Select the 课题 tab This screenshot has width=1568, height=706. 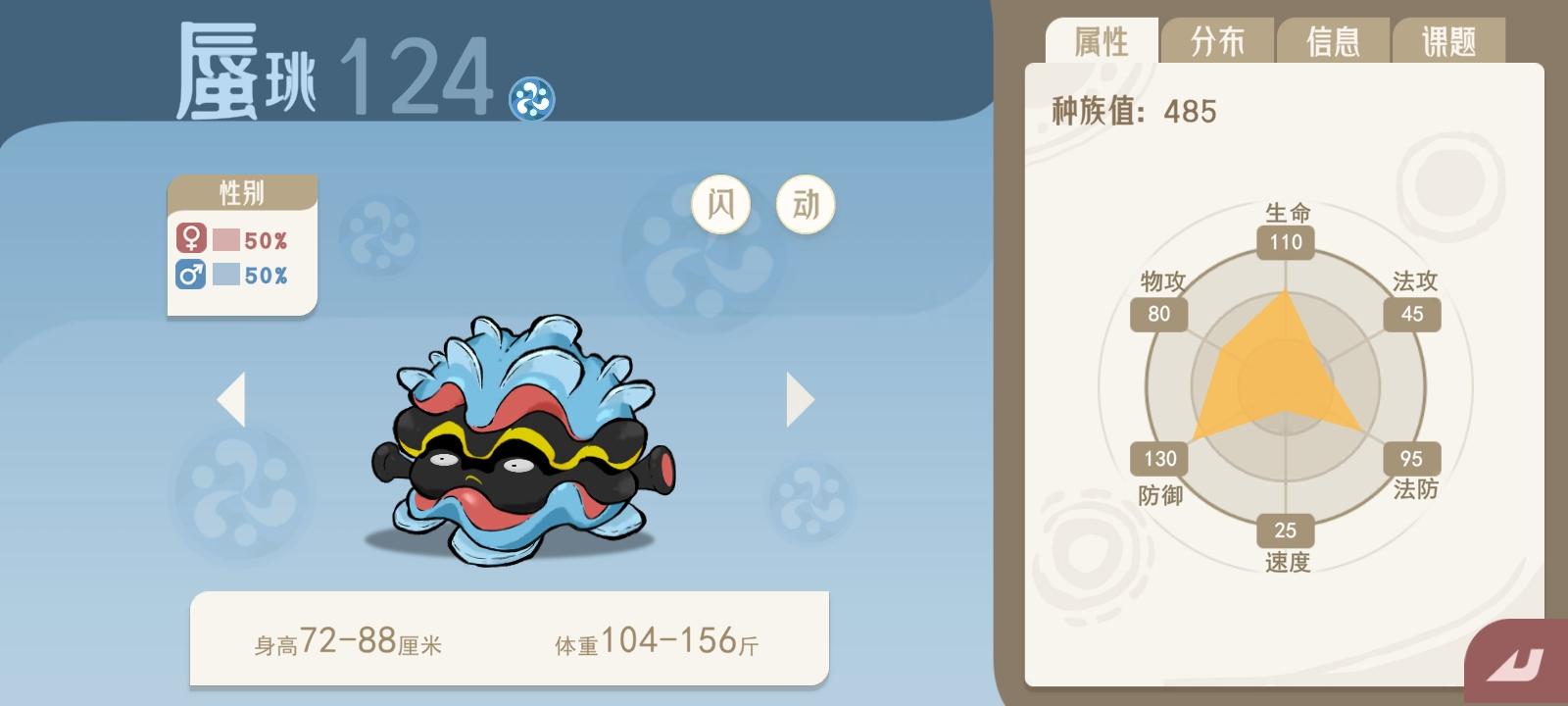point(1448,39)
